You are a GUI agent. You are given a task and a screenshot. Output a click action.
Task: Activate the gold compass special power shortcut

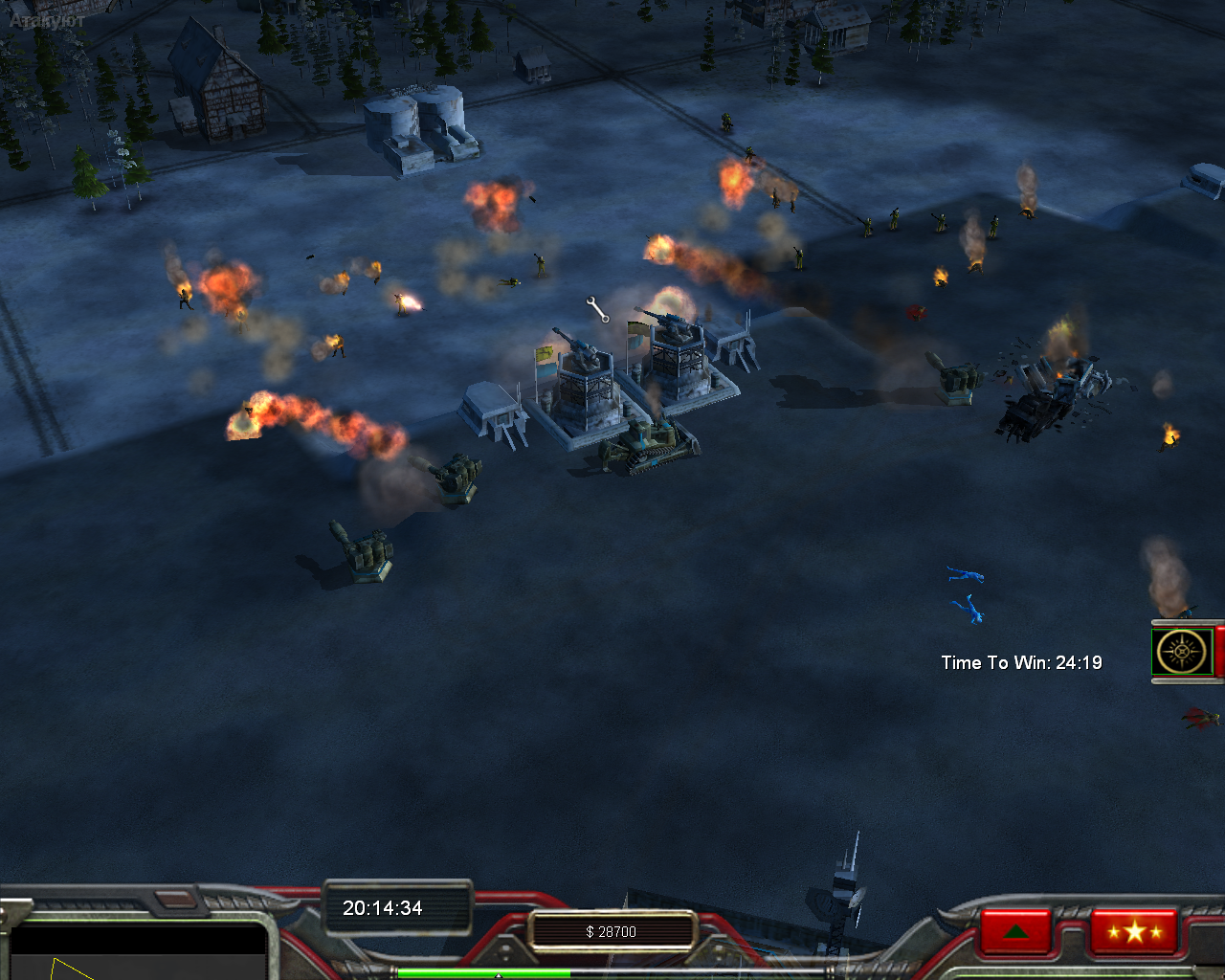tap(1183, 653)
